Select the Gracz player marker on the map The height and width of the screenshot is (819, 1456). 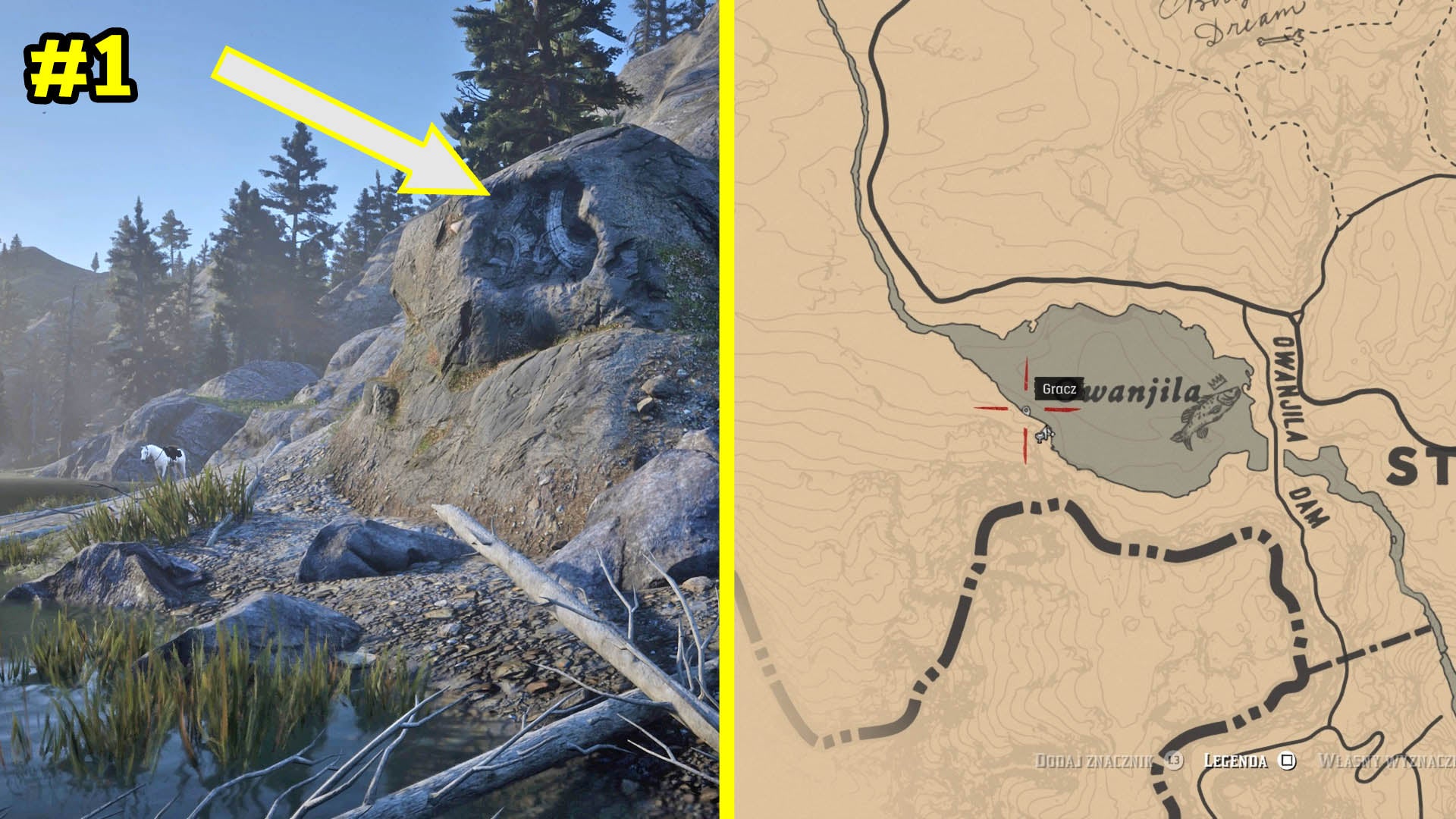pos(1026,410)
